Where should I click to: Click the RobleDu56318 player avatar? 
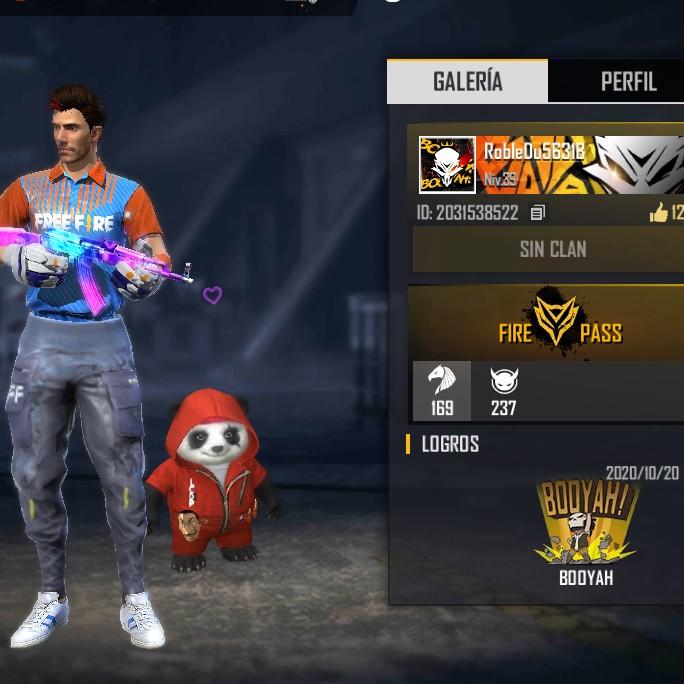(x=447, y=164)
